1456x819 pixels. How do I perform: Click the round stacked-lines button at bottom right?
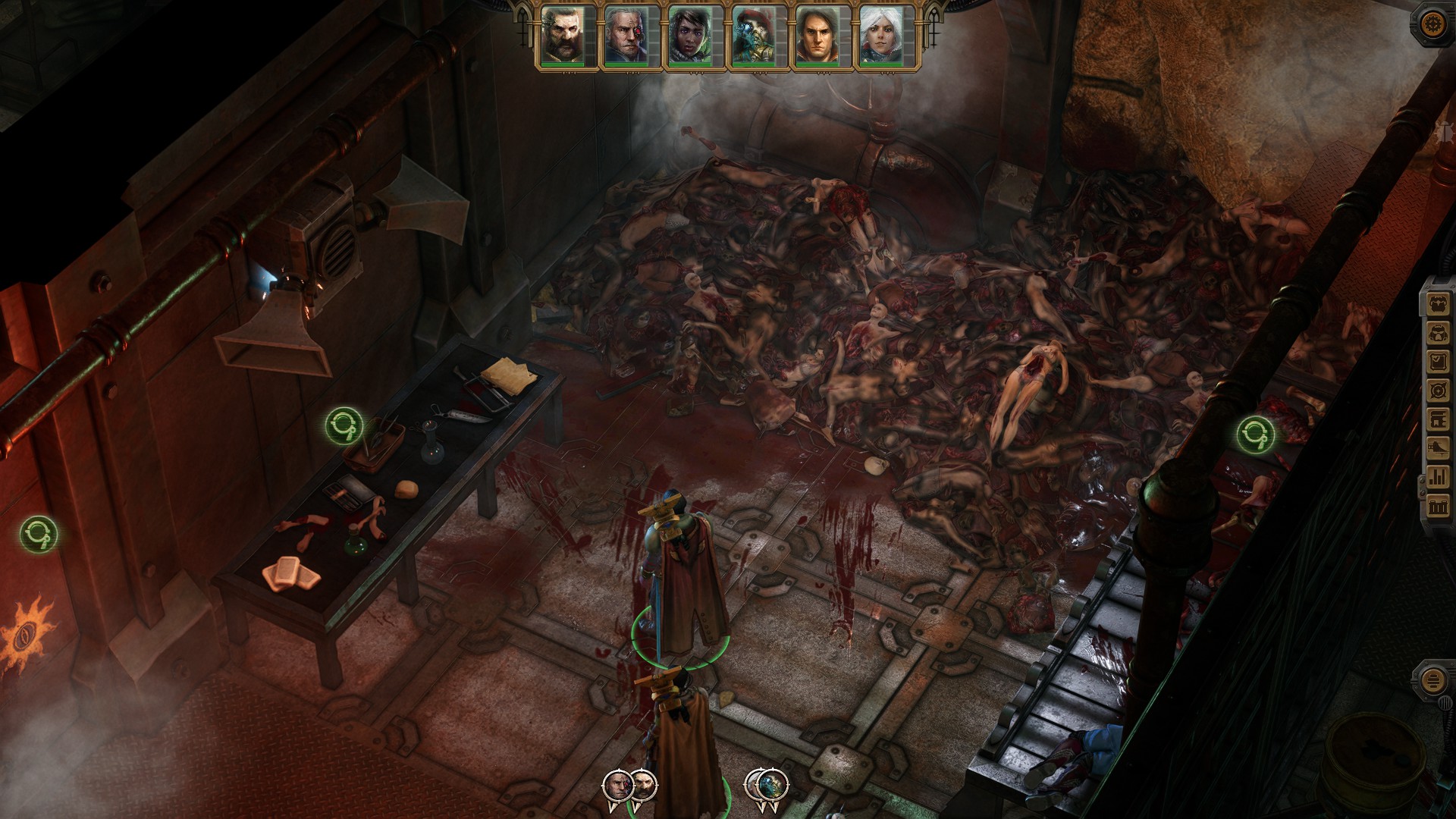pos(1432,679)
